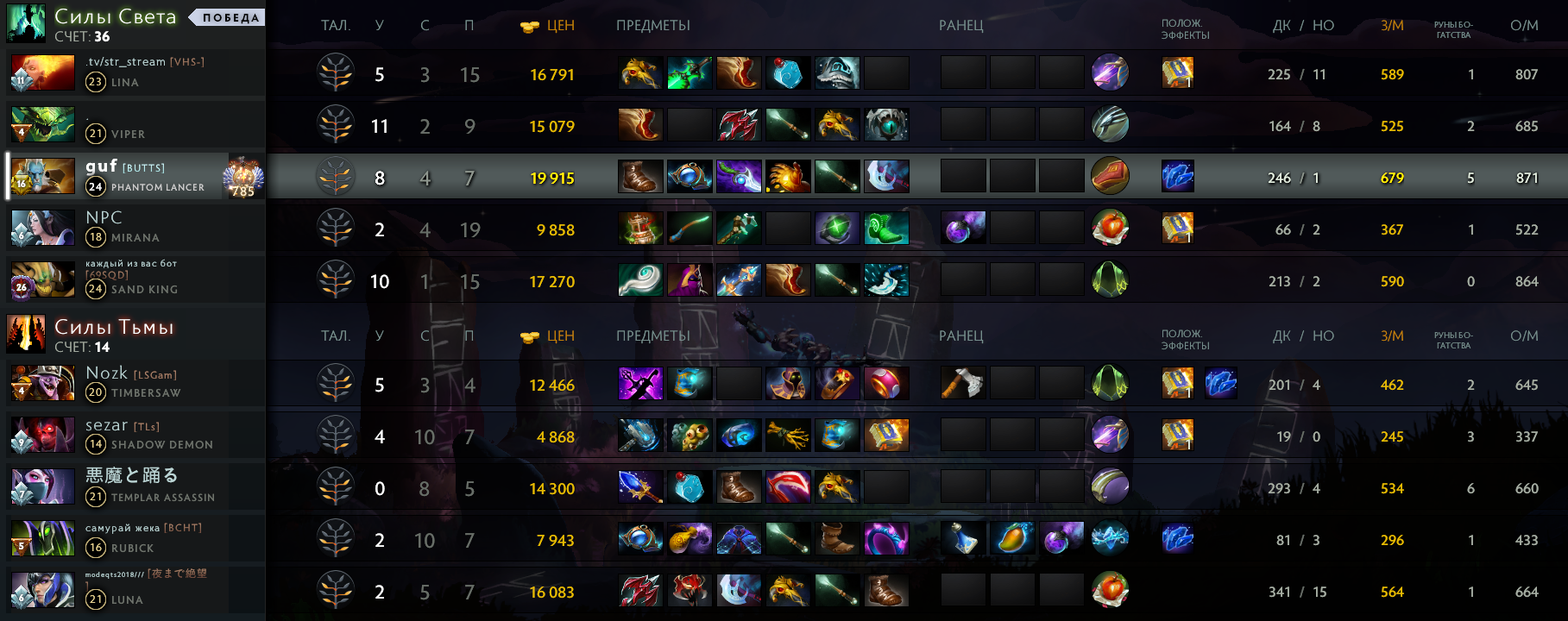Open Viper's talent tree icon
The height and width of the screenshot is (621, 1568).
point(336,126)
